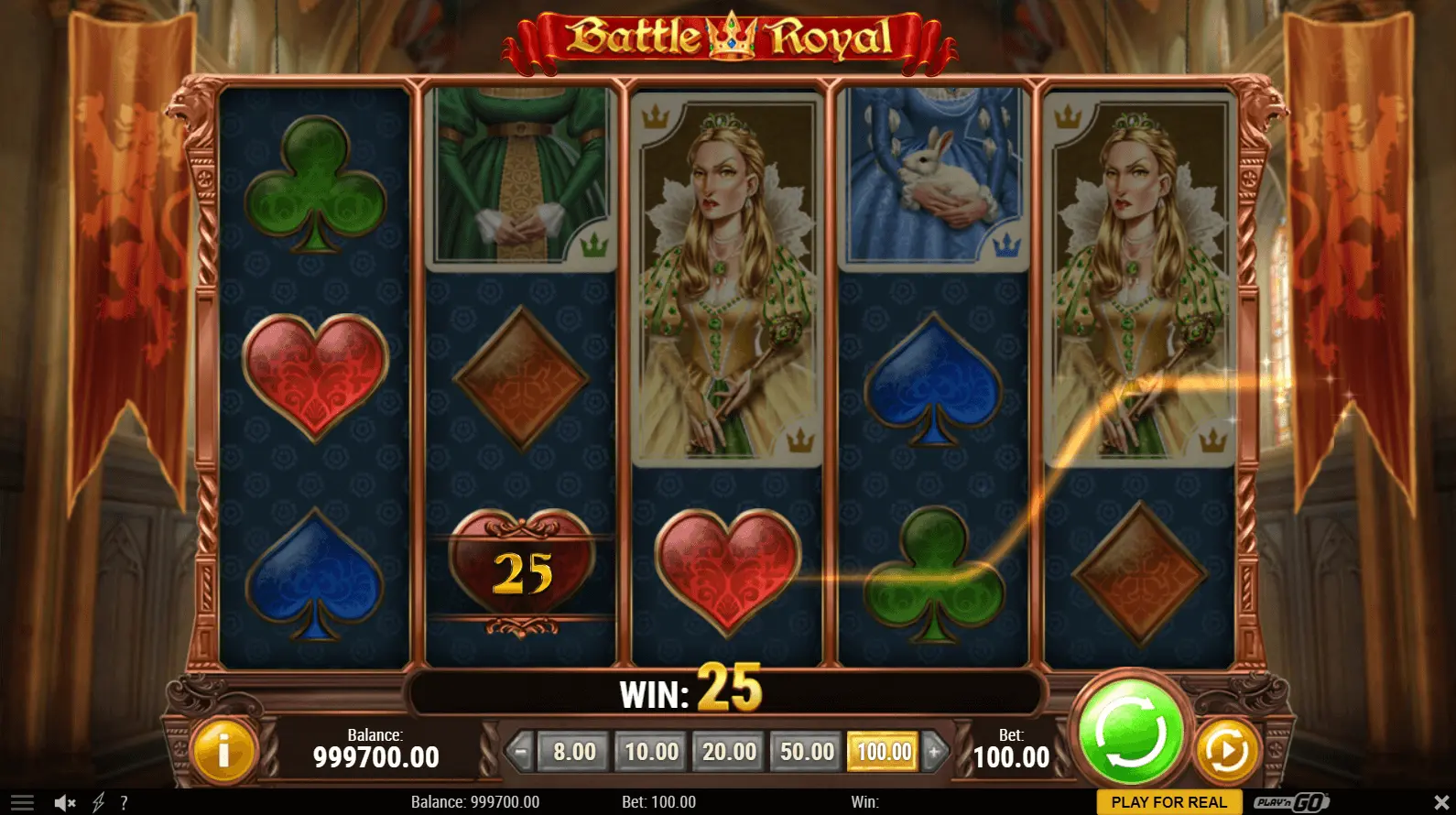1456x815 pixels.
Task: Set the bet to 20.00
Action: tap(729, 752)
